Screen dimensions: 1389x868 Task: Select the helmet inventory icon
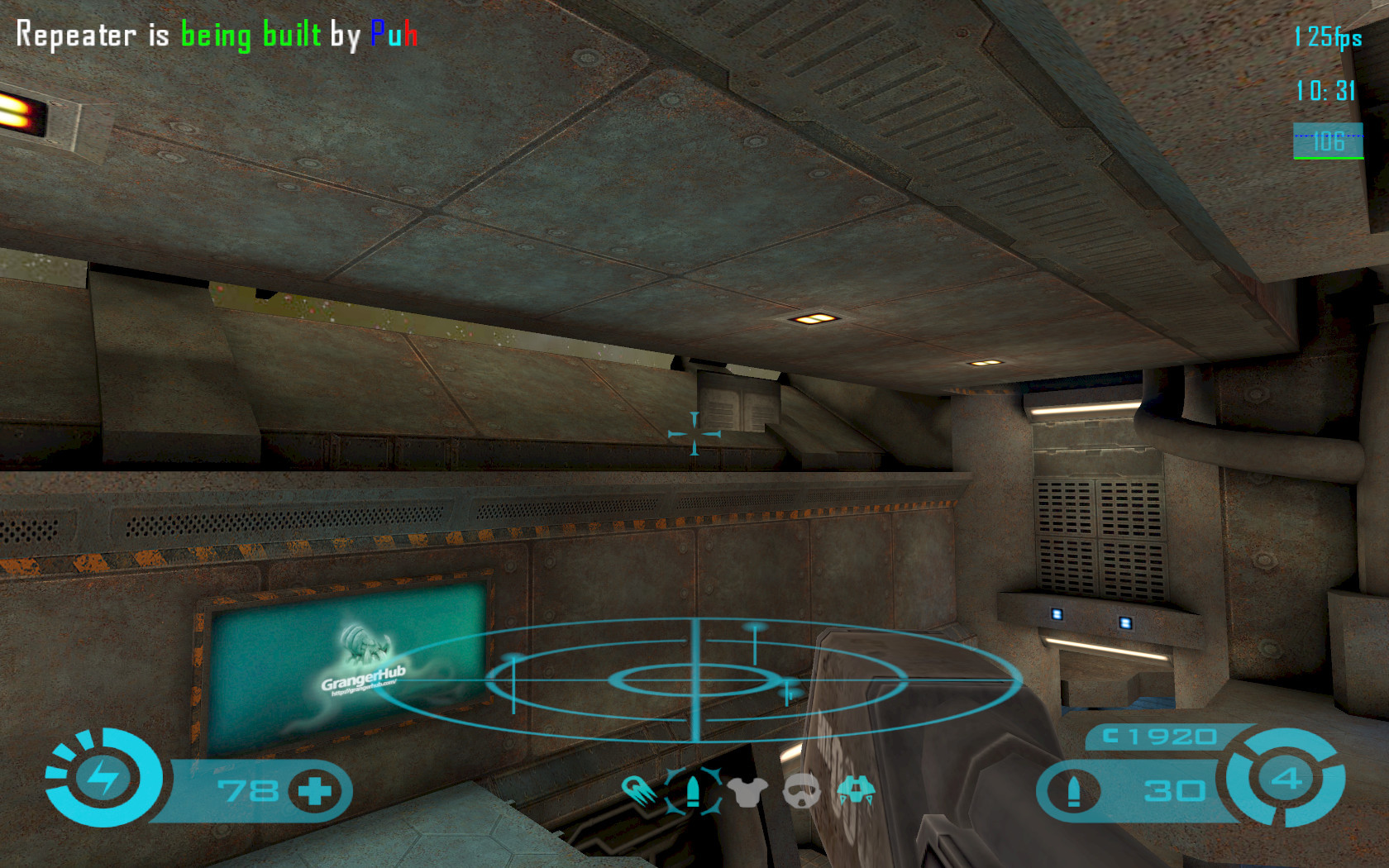click(x=800, y=792)
